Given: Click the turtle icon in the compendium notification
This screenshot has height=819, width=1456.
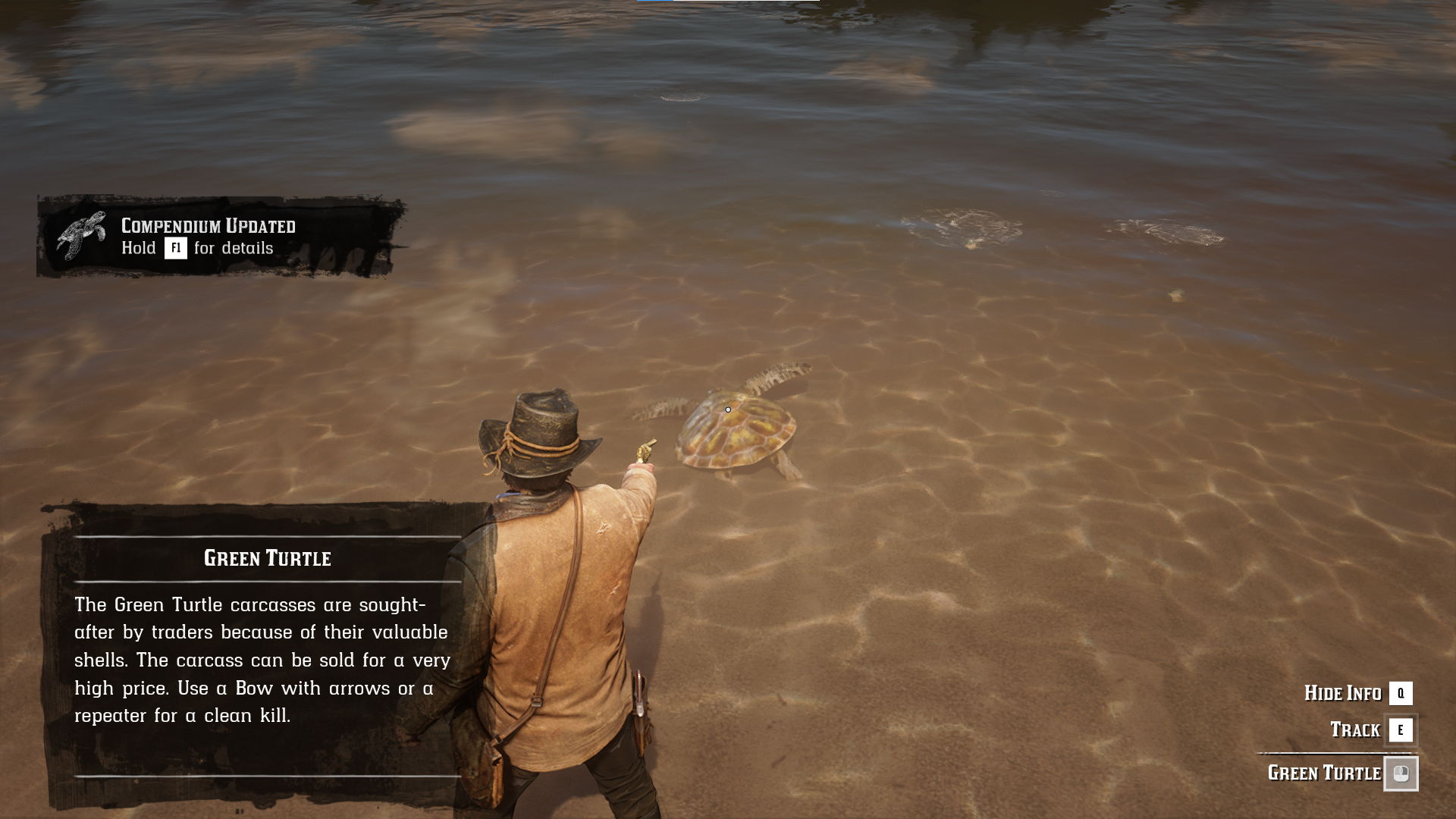Looking at the screenshot, I should (81, 236).
